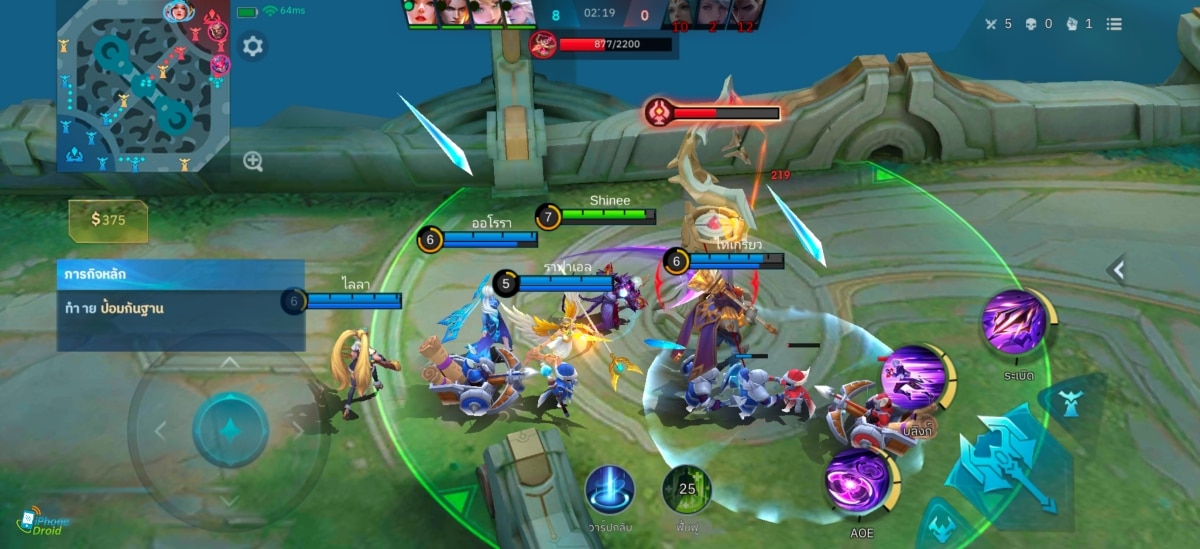Open the shop via $375 gold button

pyautogui.click(x=108, y=220)
